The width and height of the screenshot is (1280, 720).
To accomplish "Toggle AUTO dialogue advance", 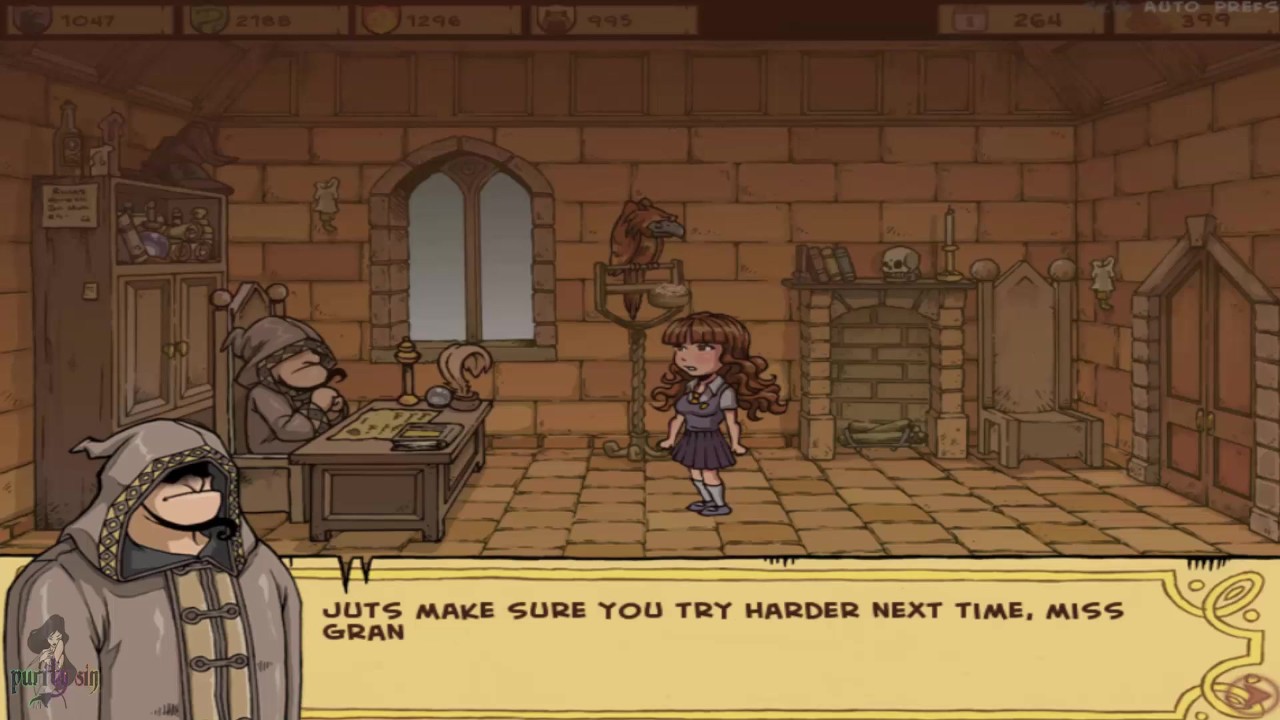I will pos(1169,7).
